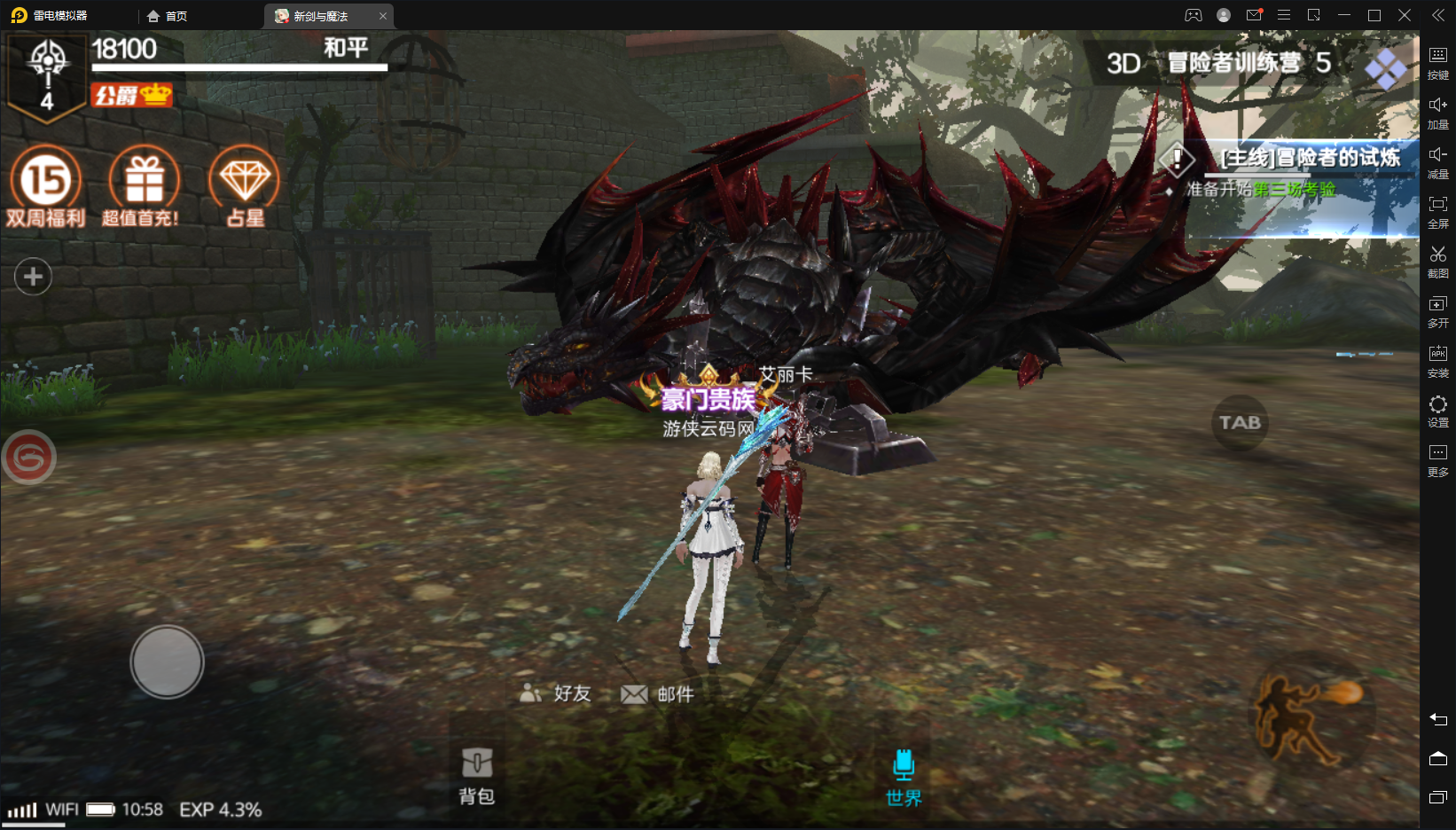Close the 新剑与魔法 emulator tab
The height and width of the screenshot is (830, 1456).
click(x=383, y=16)
